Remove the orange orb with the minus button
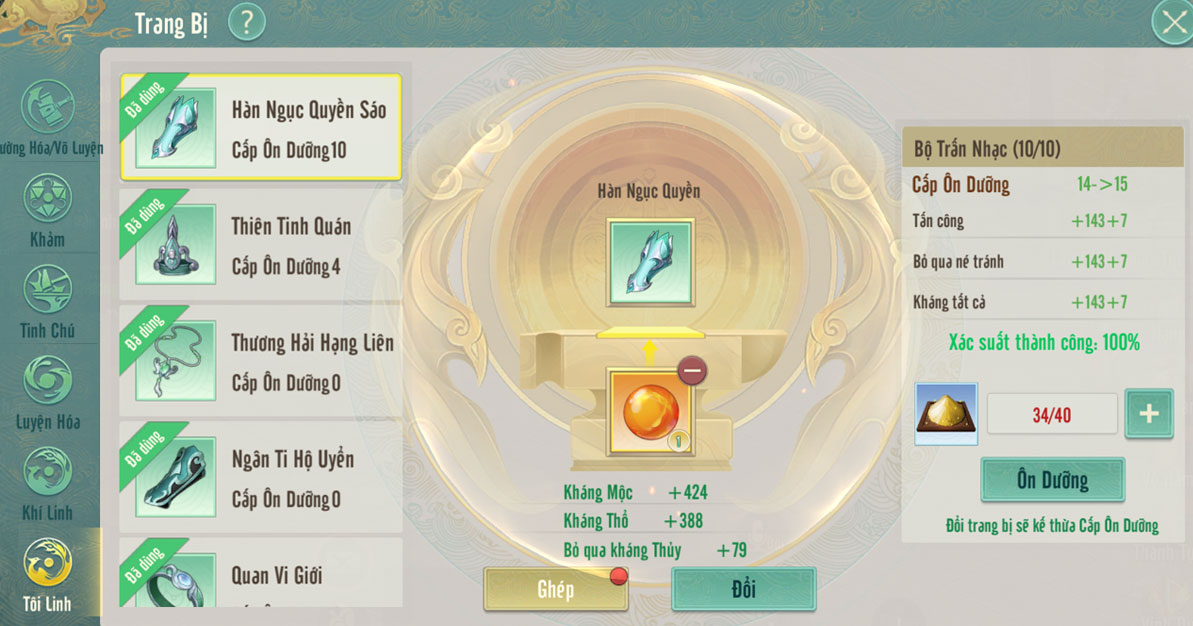Viewport: 1193px width, 626px height. pyautogui.click(x=692, y=371)
